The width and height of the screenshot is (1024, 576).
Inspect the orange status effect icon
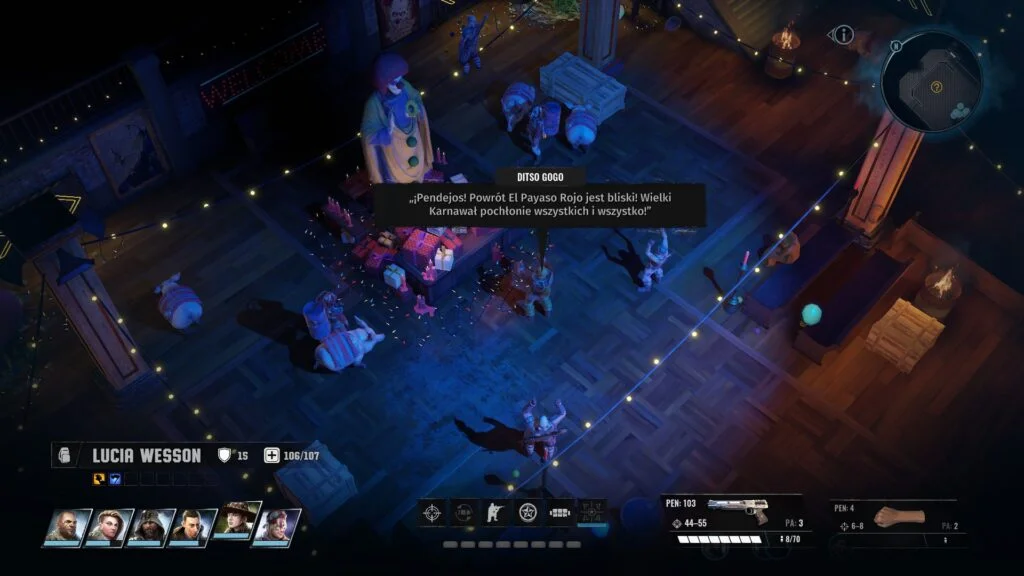click(x=99, y=479)
